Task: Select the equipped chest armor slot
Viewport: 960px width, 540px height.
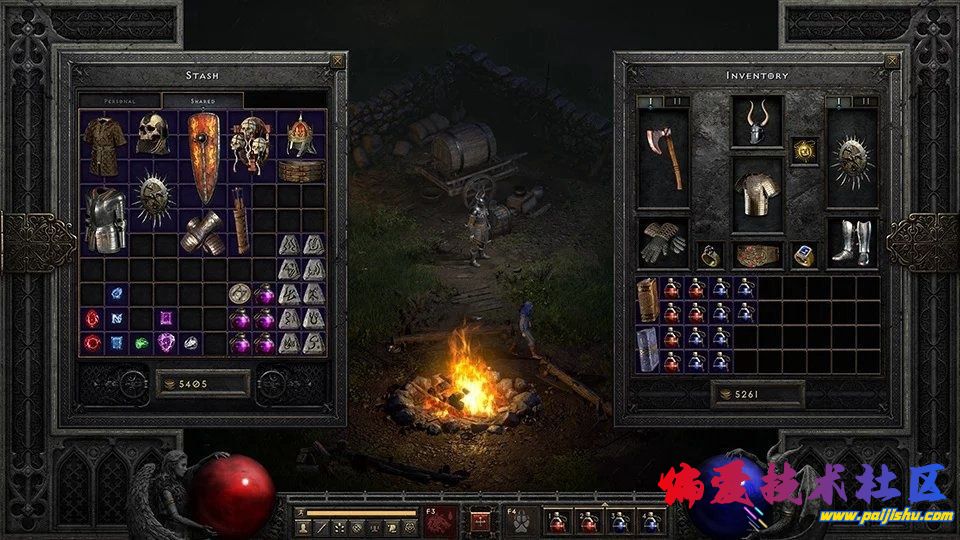Action: click(x=757, y=195)
